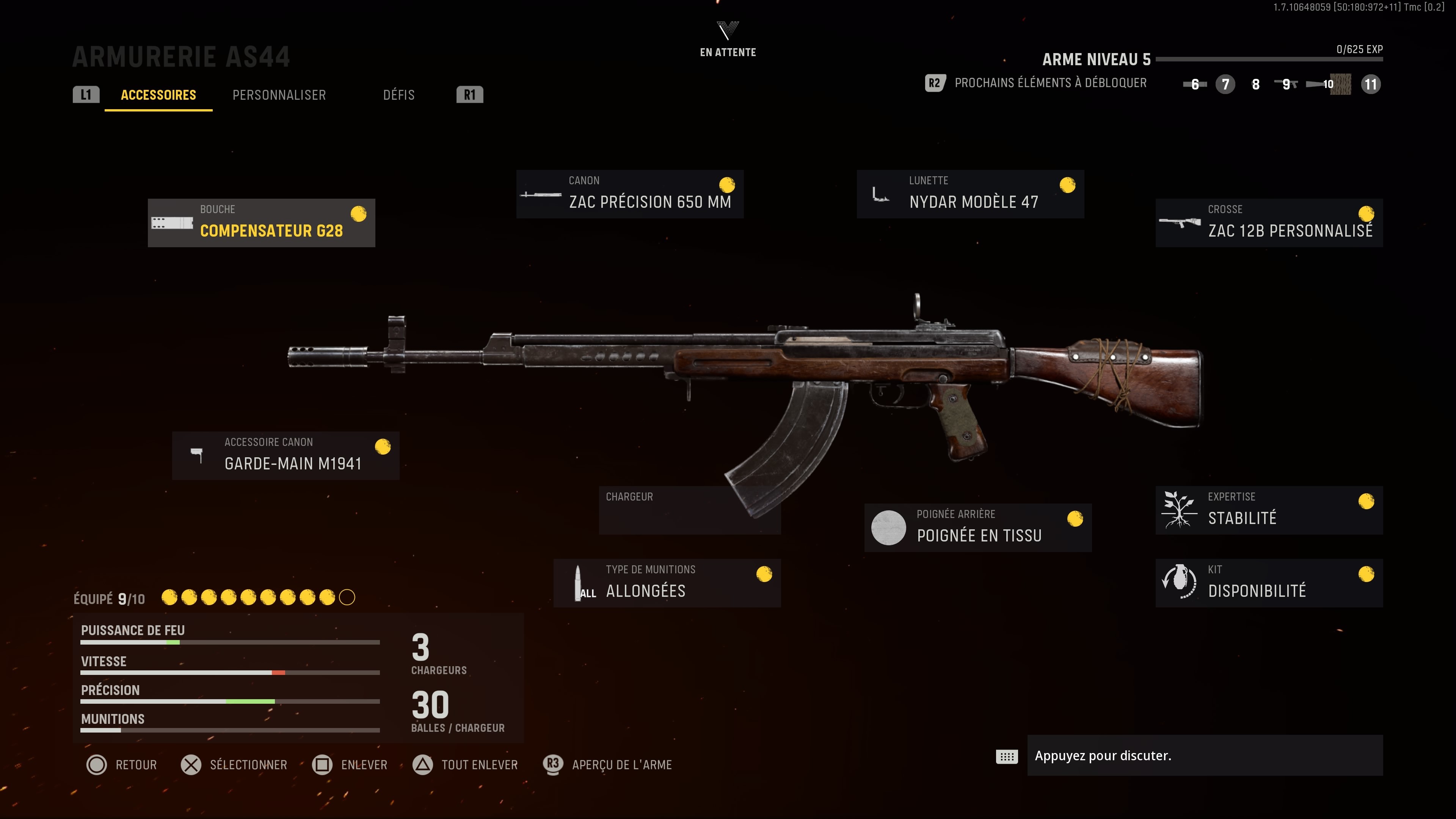Click Enlever to remove the attachment
The height and width of the screenshot is (819, 1456).
(350, 765)
